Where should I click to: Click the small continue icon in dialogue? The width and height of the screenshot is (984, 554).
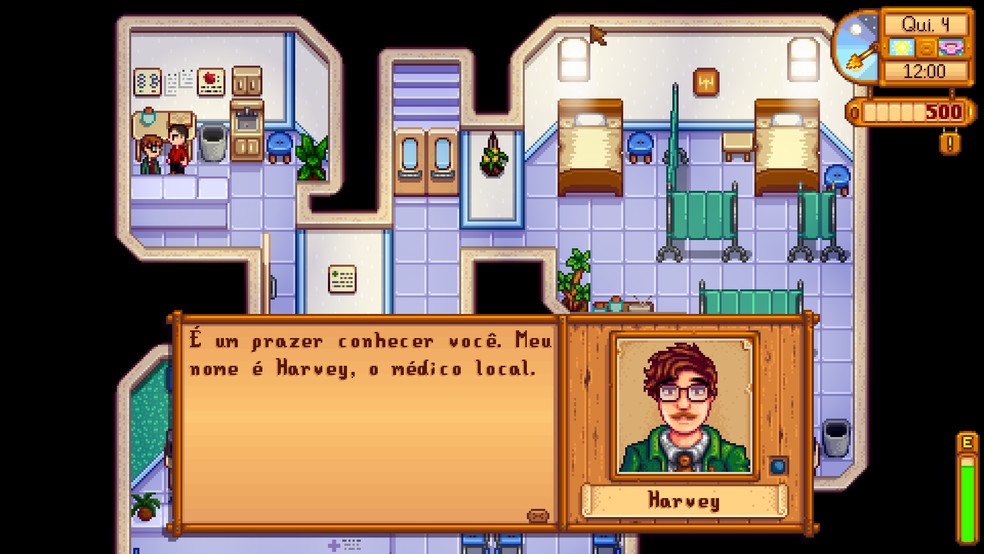coord(538,516)
